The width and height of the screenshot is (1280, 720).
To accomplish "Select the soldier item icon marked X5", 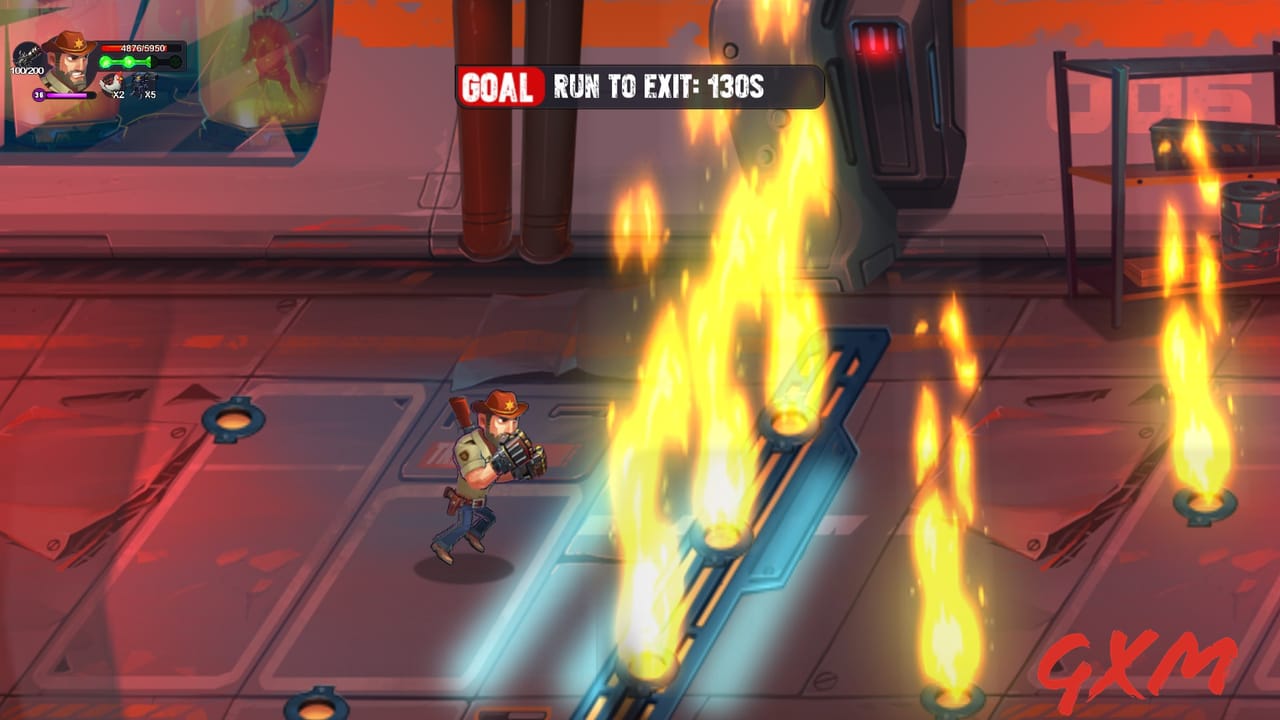I will tap(143, 82).
